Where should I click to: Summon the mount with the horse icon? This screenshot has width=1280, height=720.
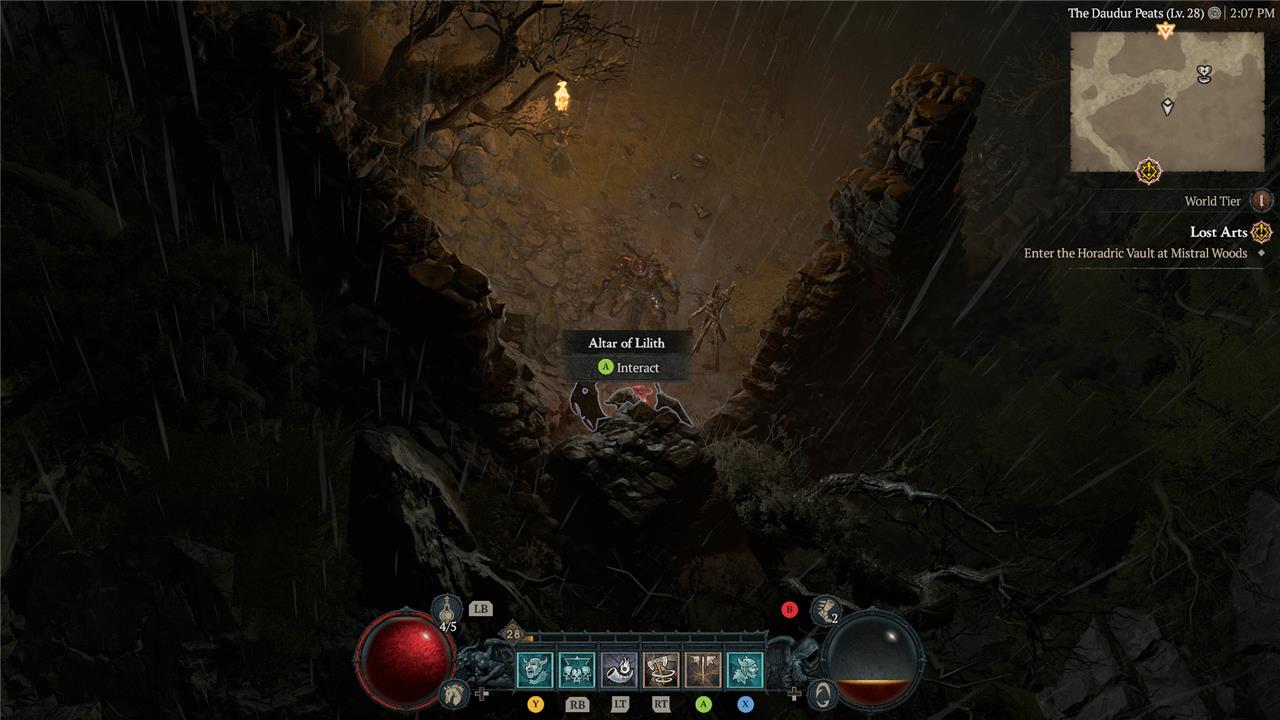tap(455, 692)
